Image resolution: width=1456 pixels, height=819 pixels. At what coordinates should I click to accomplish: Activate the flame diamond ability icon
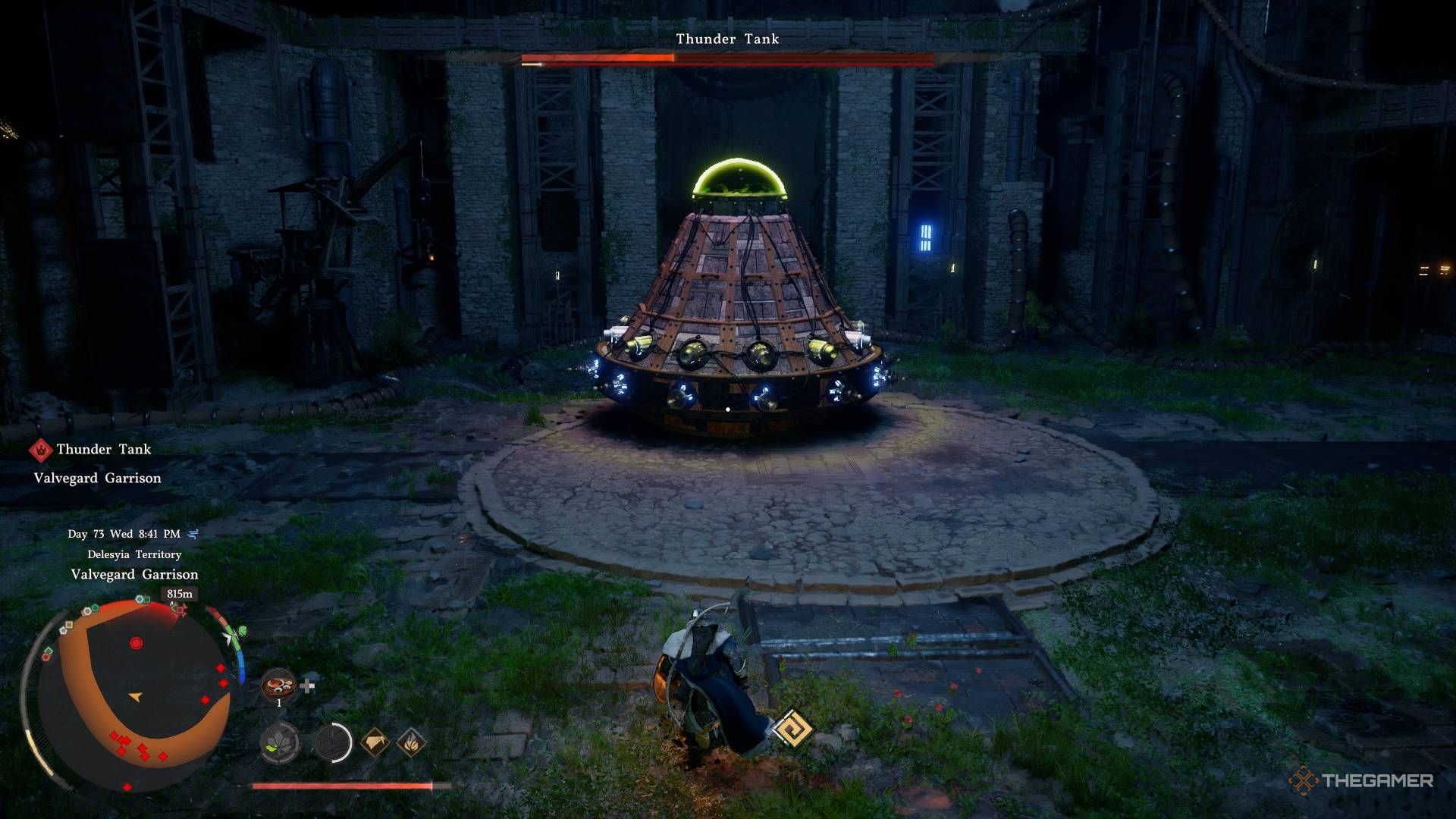point(411,742)
